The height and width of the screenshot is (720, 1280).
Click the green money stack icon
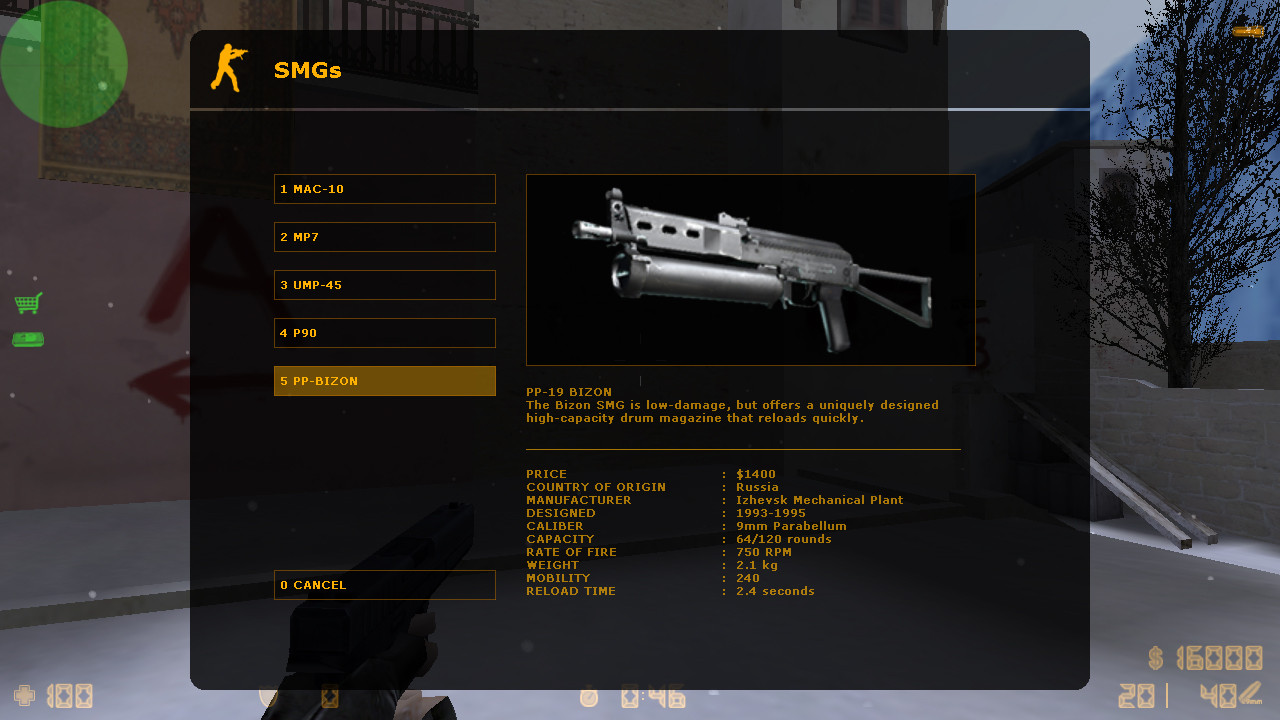[x=27, y=340]
